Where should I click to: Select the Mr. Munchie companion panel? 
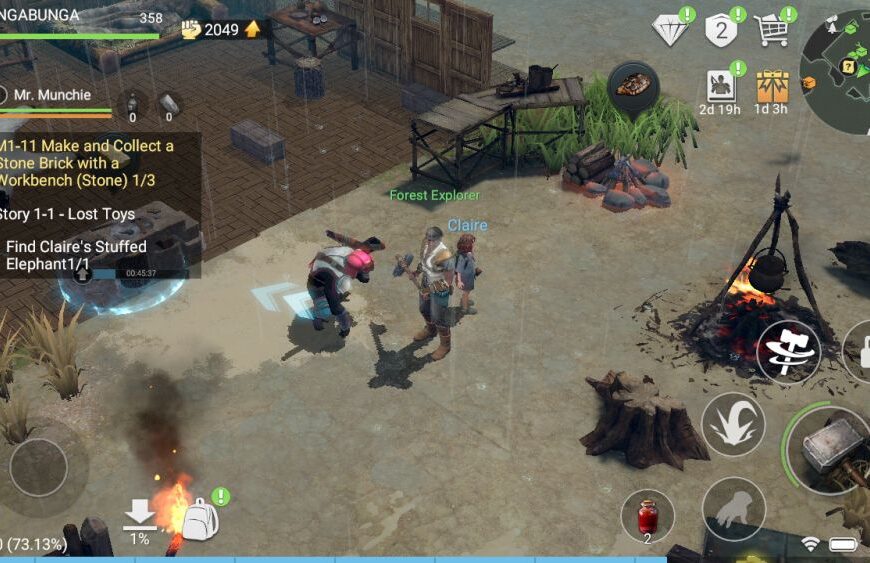coord(55,96)
